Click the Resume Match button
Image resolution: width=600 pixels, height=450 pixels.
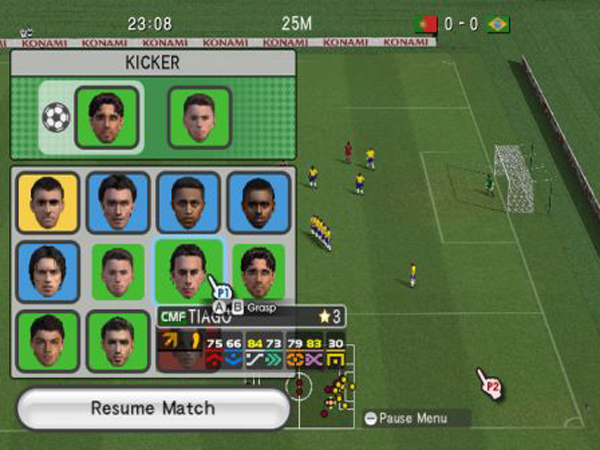152,408
